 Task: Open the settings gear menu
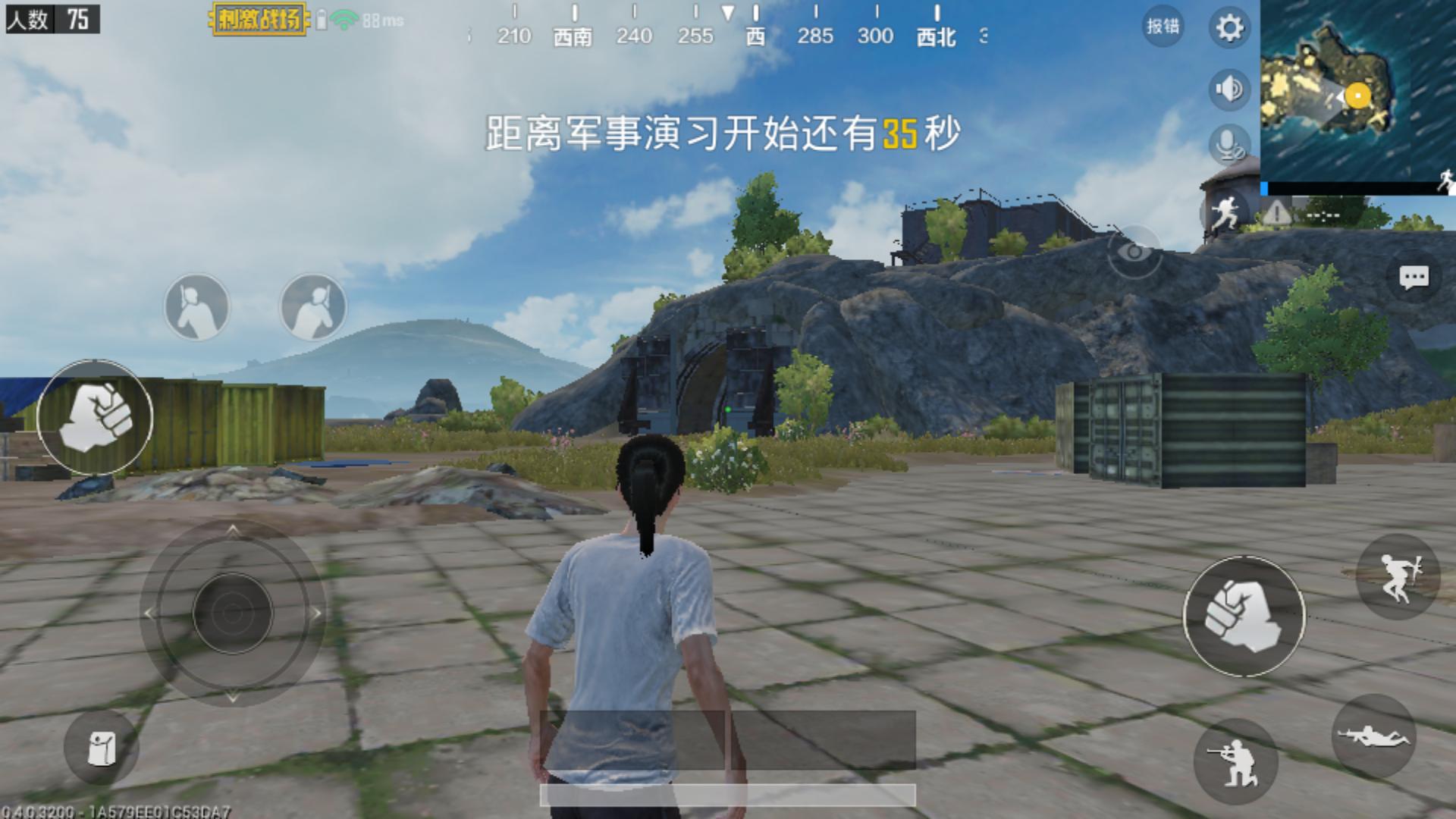[1231, 25]
